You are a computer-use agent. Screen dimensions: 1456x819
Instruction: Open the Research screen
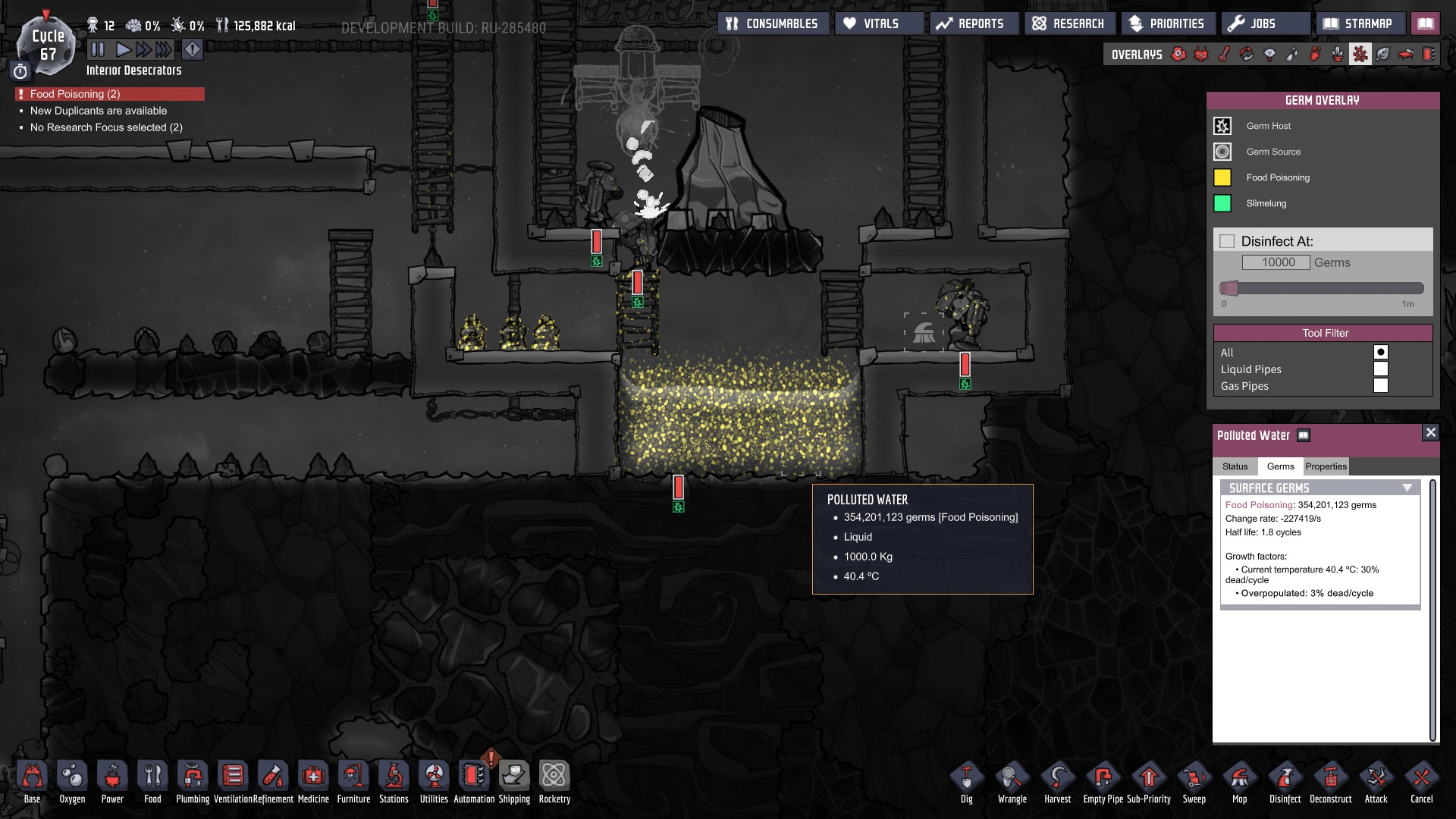1069,23
